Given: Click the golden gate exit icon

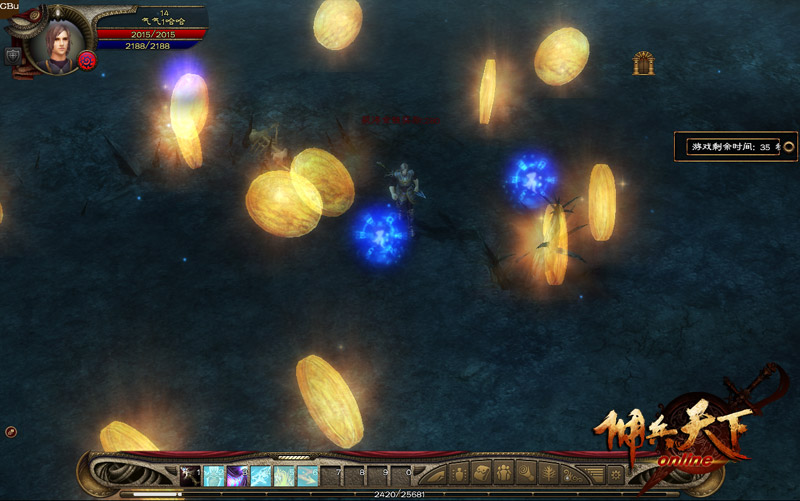Looking at the screenshot, I should [x=643, y=64].
